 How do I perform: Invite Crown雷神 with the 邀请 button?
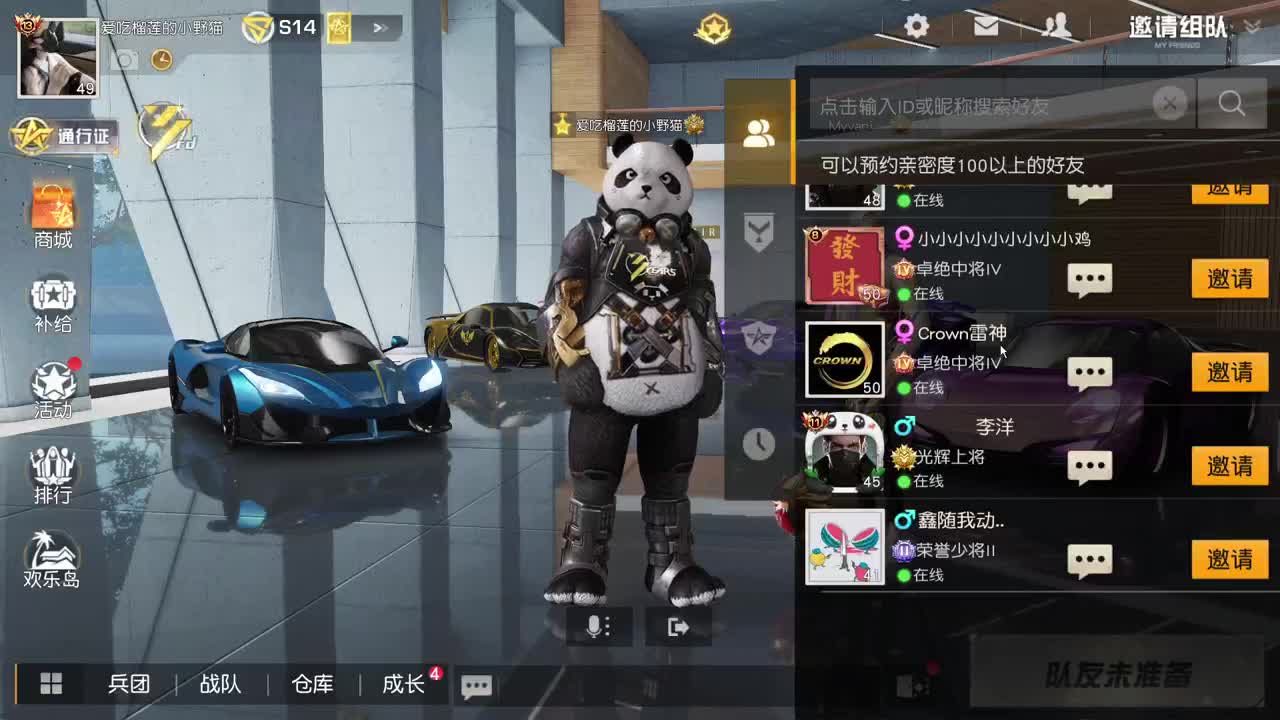[x=1229, y=371]
